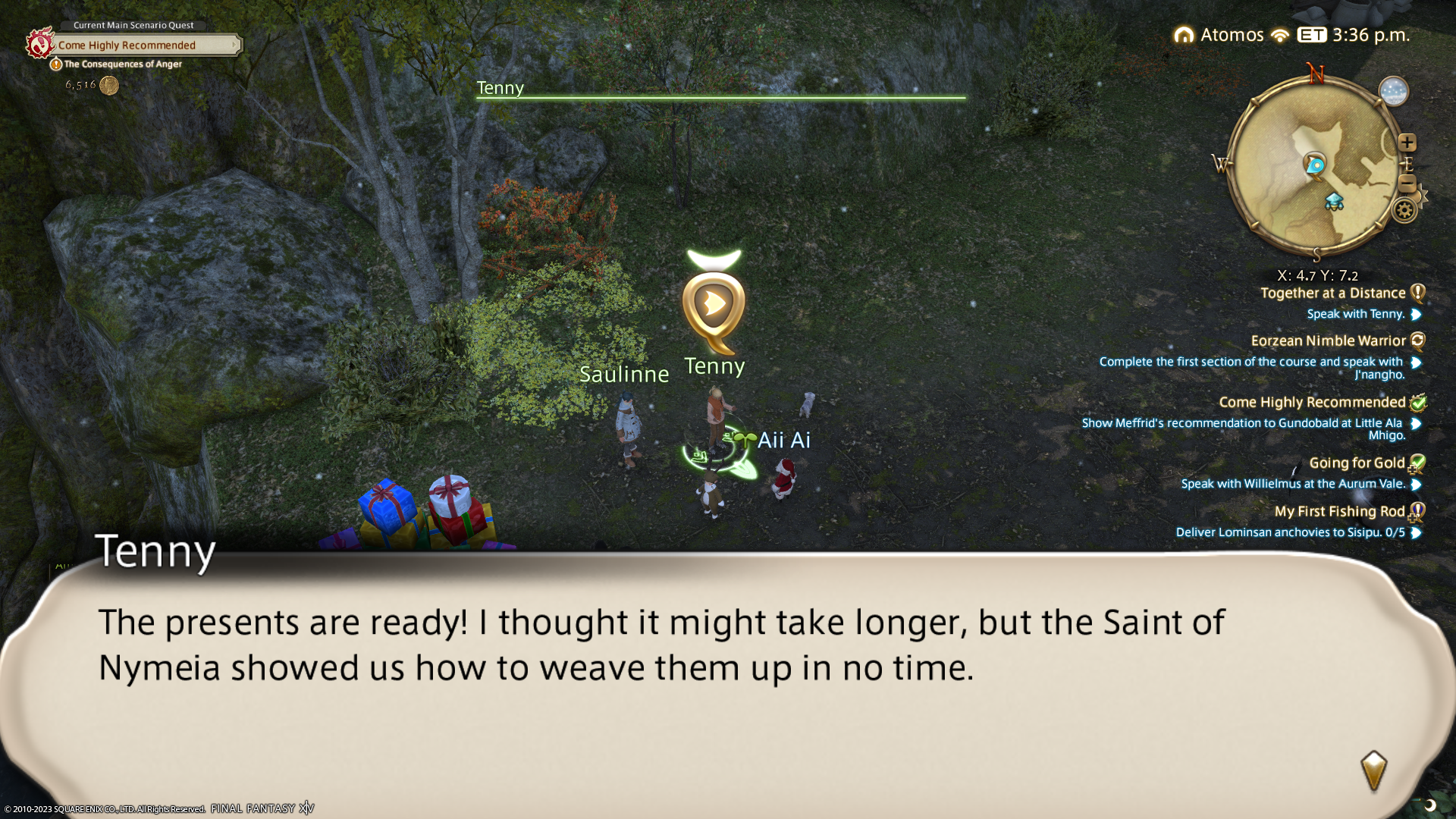This screenshot has height=819, width=1456.
Task: Select Together at a Distance quest tracker
Action: 1332,293
